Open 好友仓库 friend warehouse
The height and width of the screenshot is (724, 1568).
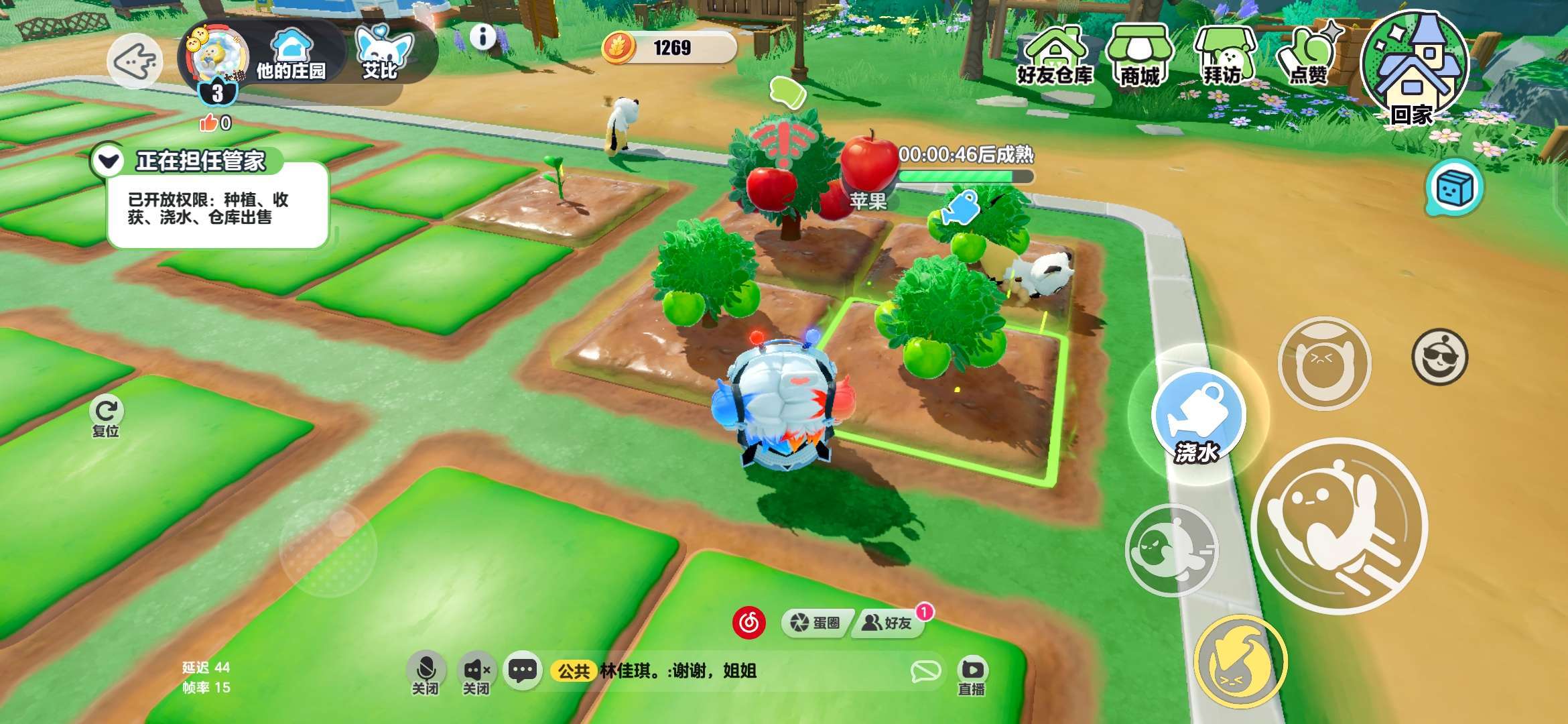point(1055,58)
